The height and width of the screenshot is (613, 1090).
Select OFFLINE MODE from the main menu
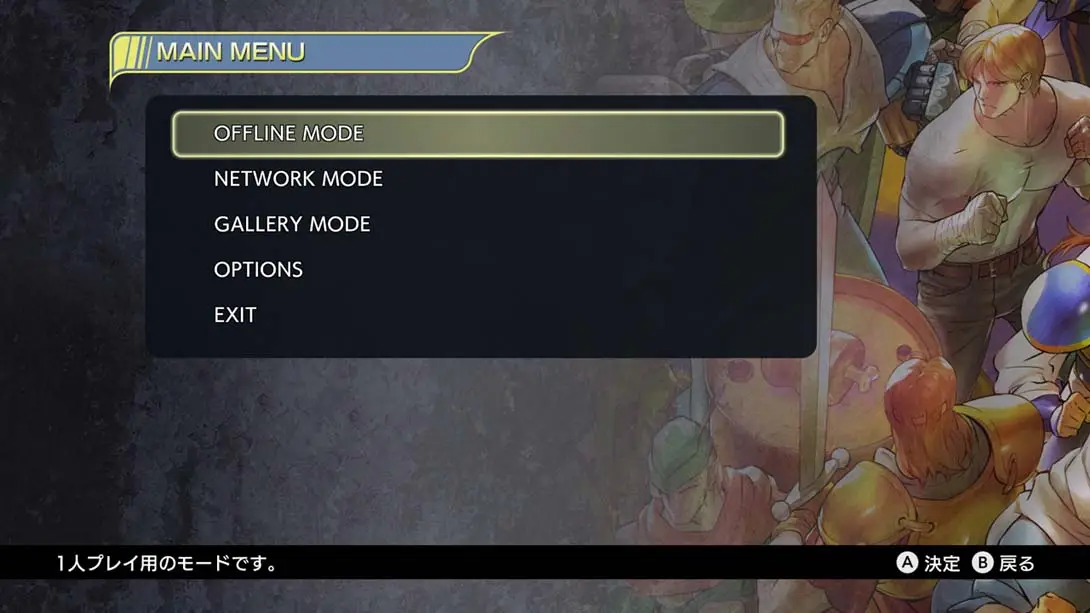pyautogui.click(x=289, y=134)
